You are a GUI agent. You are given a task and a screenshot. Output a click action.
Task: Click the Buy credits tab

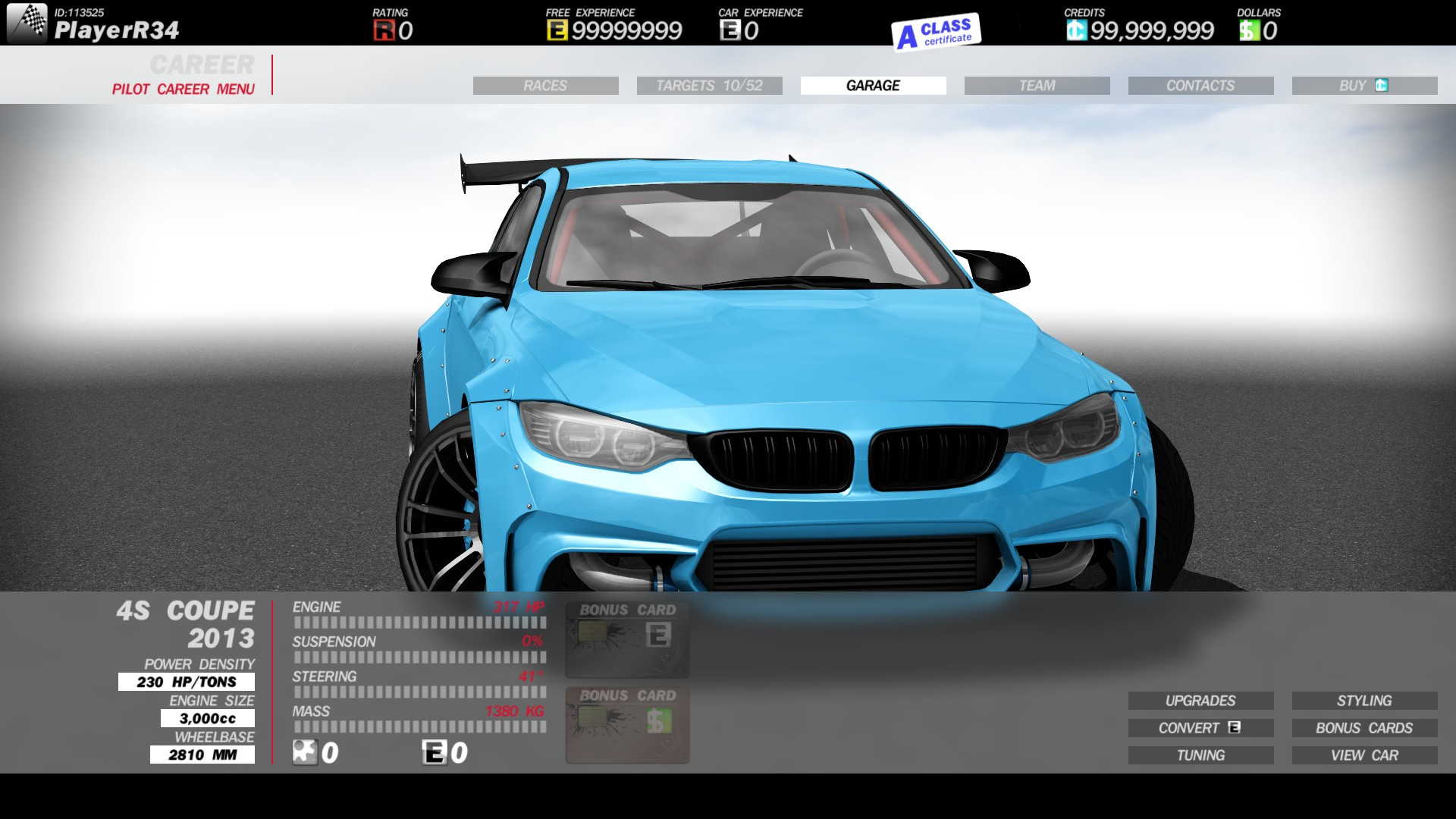[x=1364, y=86]
